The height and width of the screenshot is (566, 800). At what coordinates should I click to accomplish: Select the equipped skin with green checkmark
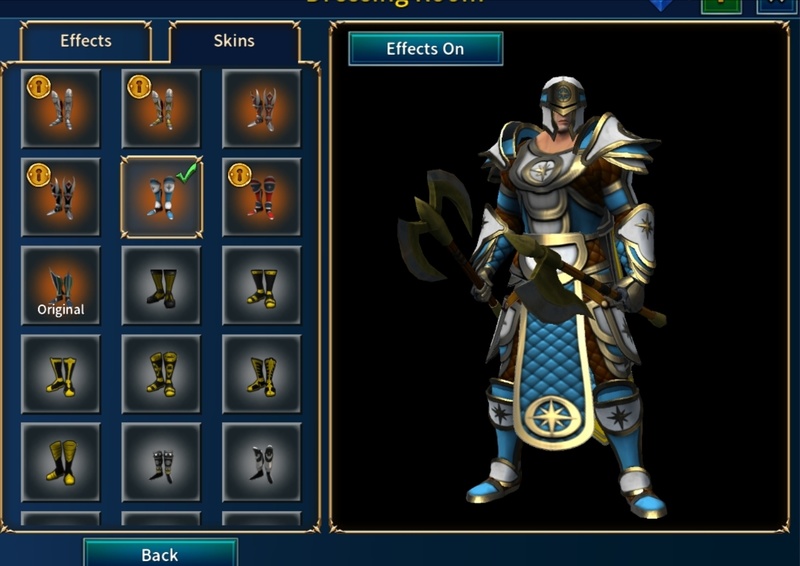coord(161,197)
